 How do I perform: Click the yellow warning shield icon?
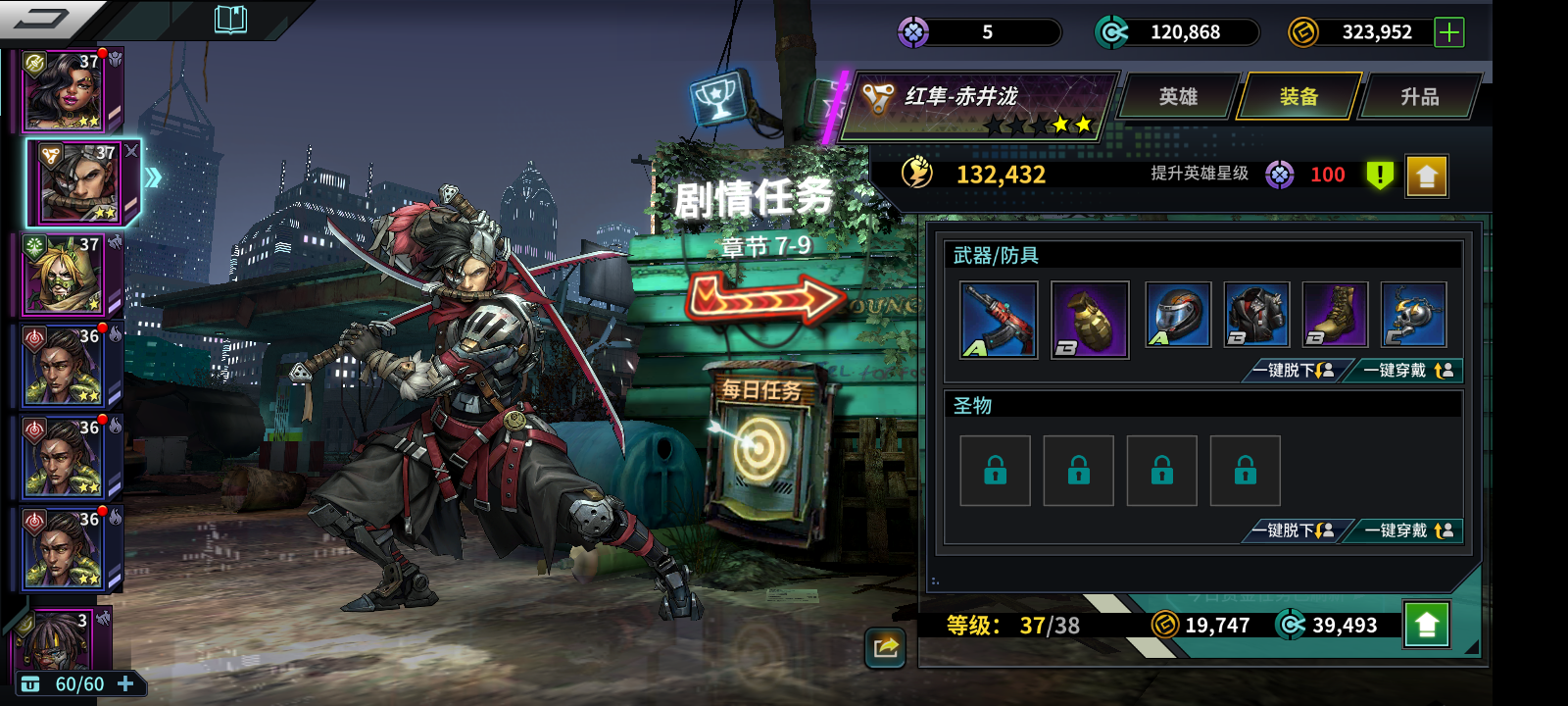1379,175
